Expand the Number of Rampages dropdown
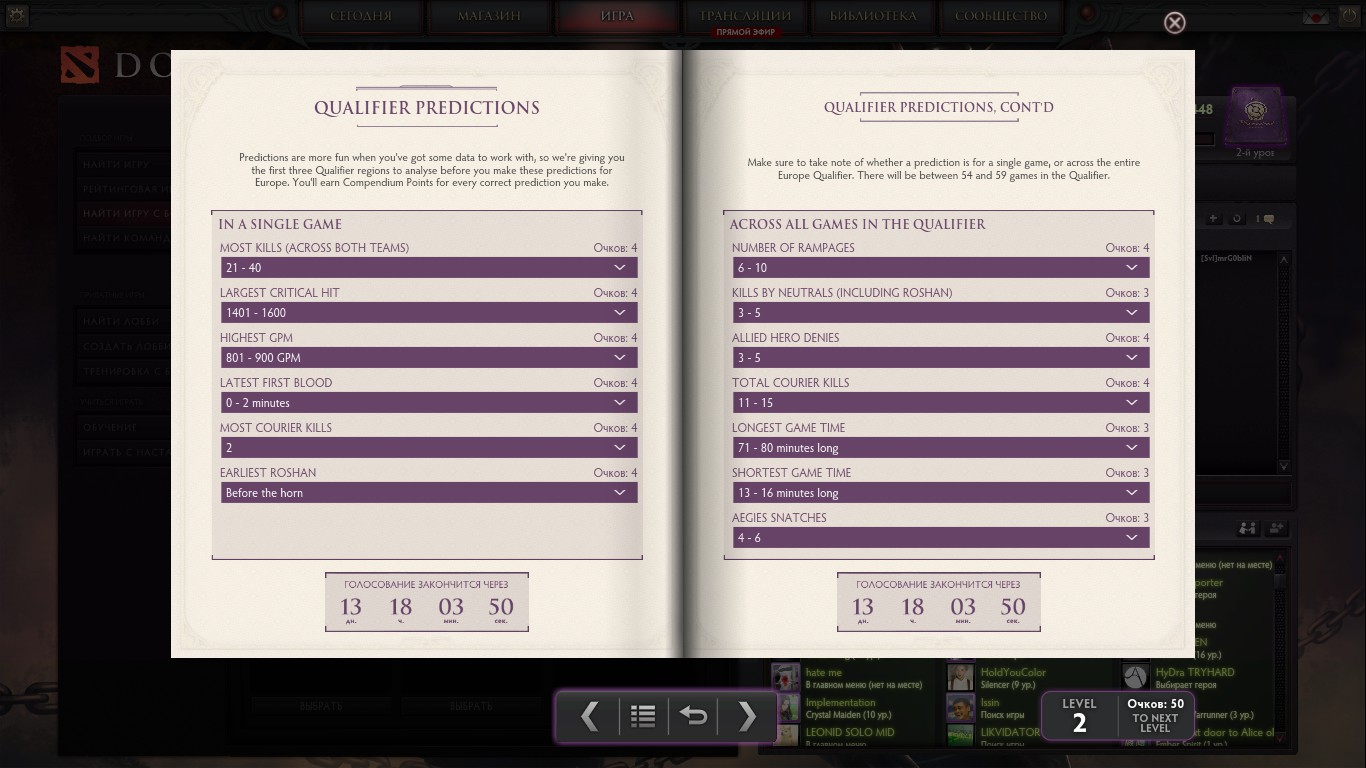 pos(940,268)
